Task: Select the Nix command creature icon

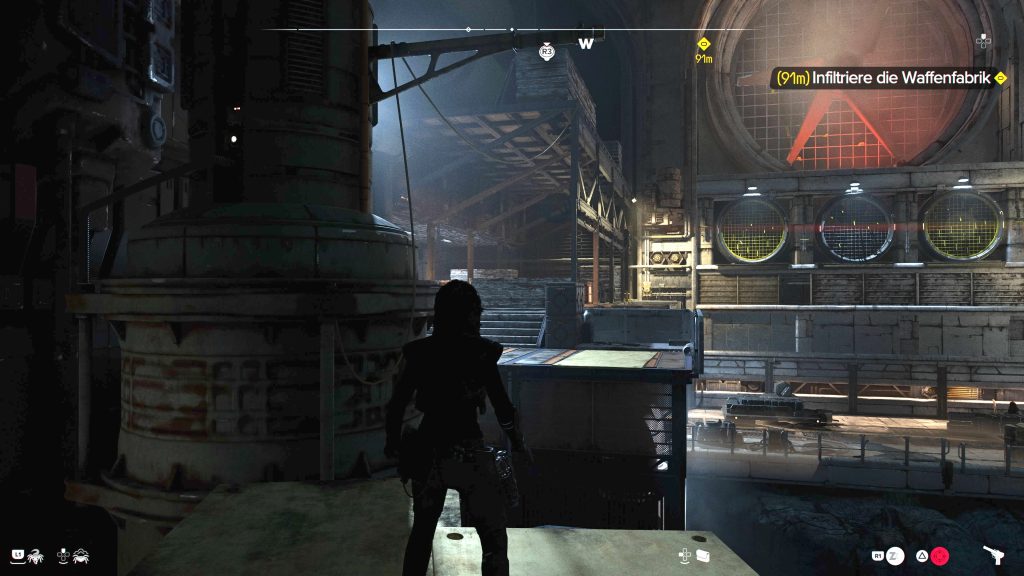Action: (x=33, y=554)
